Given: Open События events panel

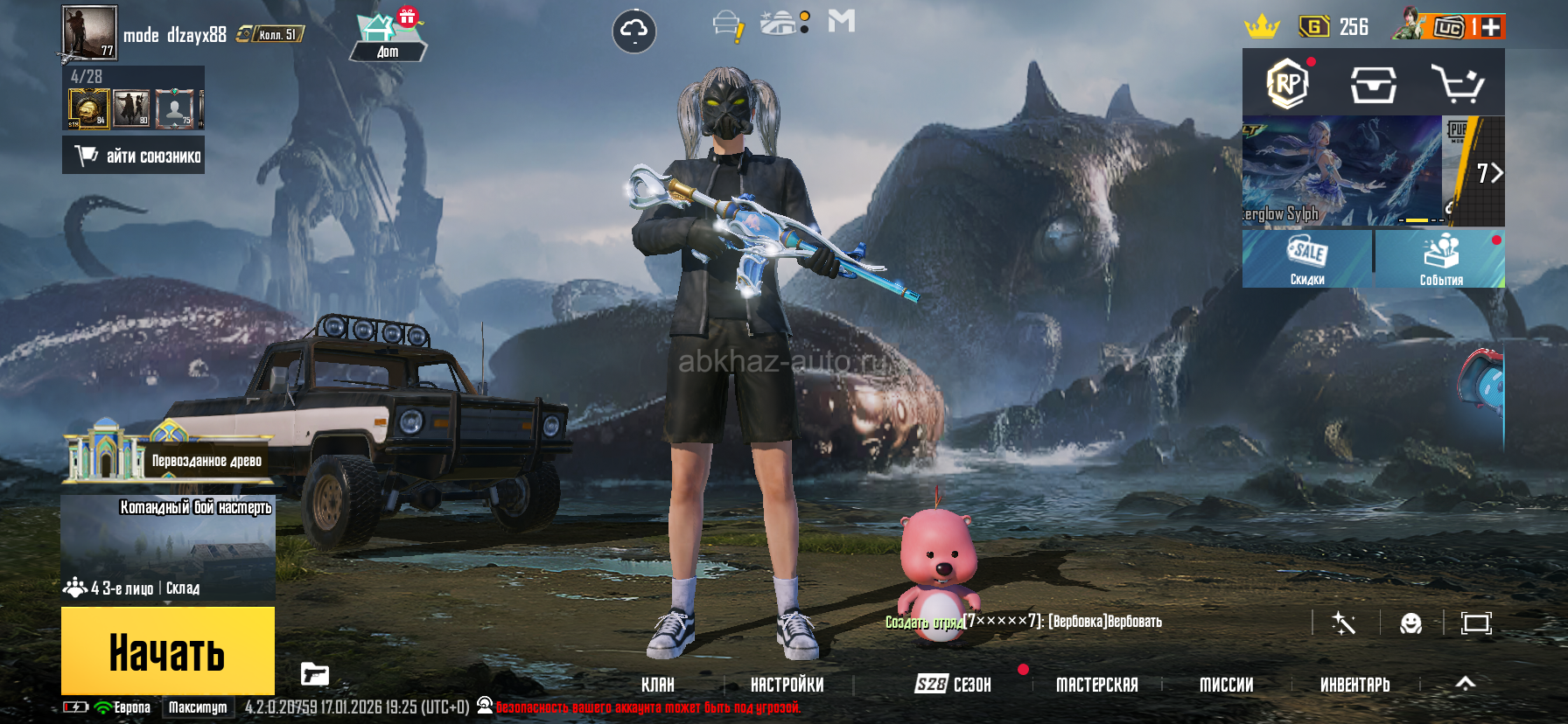Looking at the screenshot, I should [x=1440, y=259].
